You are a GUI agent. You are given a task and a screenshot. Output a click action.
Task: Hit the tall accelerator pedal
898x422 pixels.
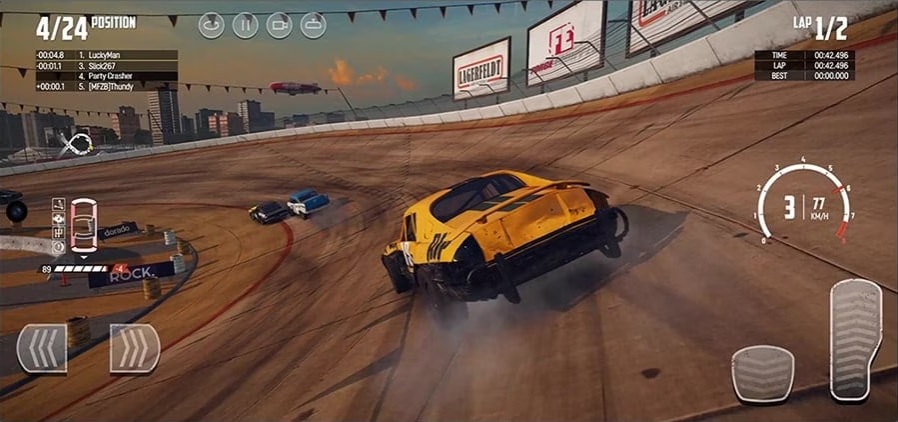(855, 339)
